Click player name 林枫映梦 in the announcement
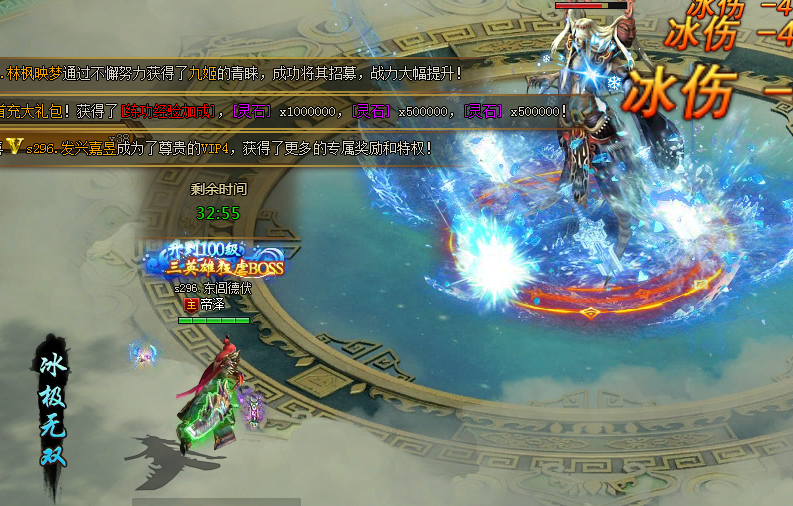 coord(34,73)
